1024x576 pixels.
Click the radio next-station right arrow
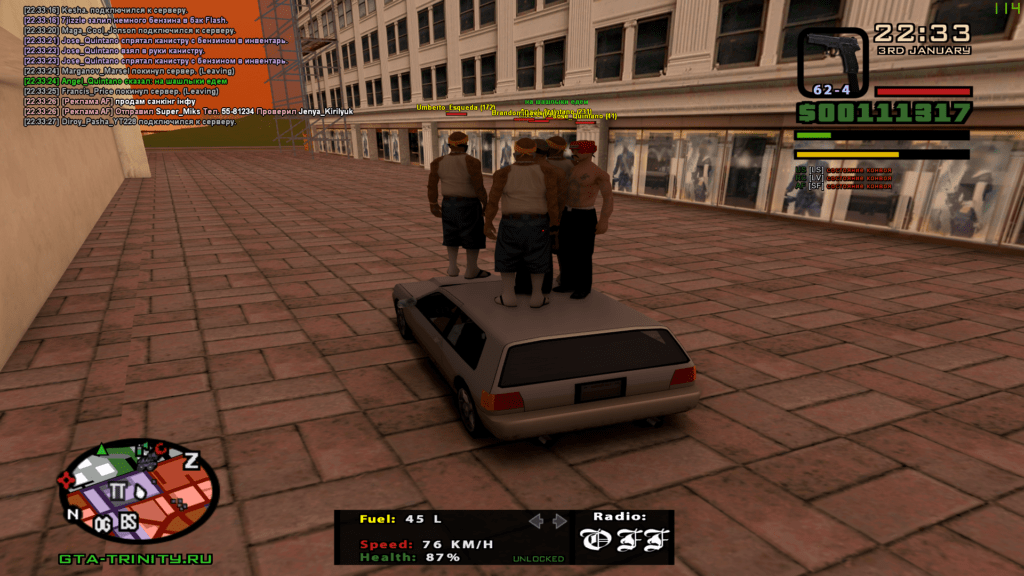[559, 521]
